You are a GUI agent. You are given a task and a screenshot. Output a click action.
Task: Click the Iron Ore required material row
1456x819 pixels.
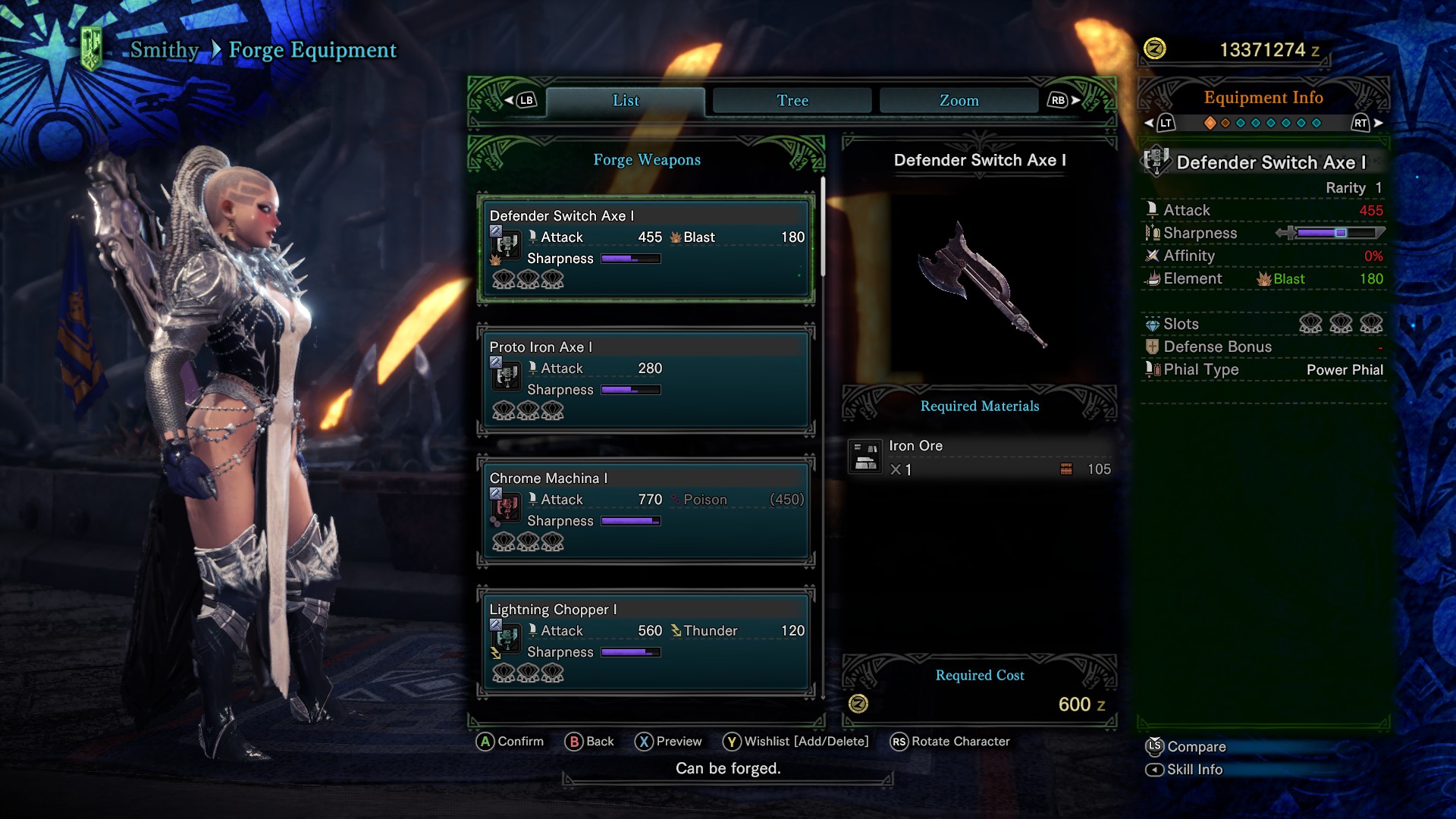coord(980,457)
